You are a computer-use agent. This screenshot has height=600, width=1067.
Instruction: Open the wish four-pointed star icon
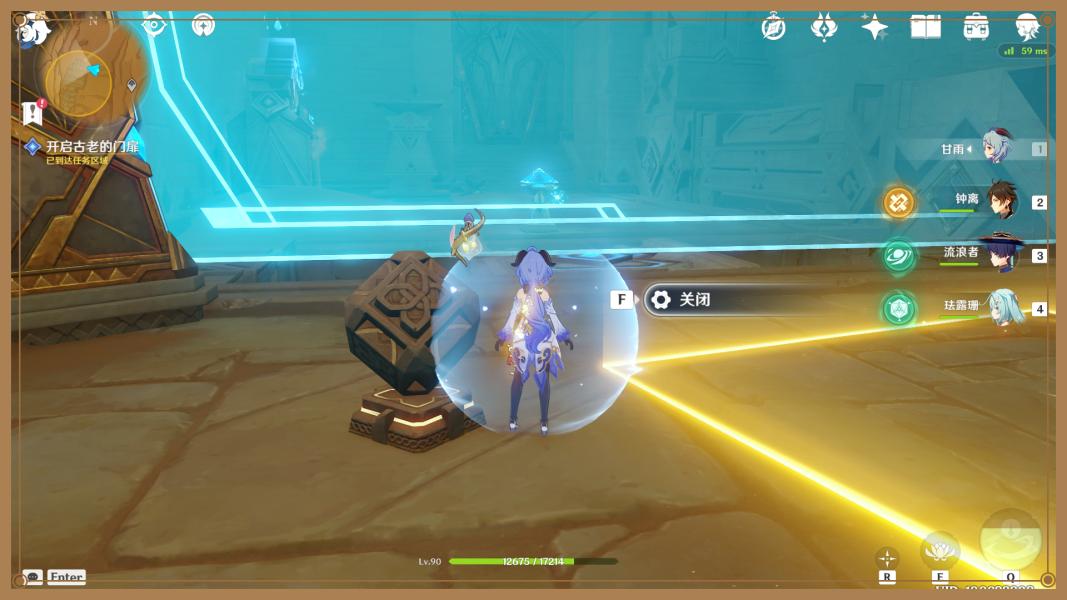[874, 27]
